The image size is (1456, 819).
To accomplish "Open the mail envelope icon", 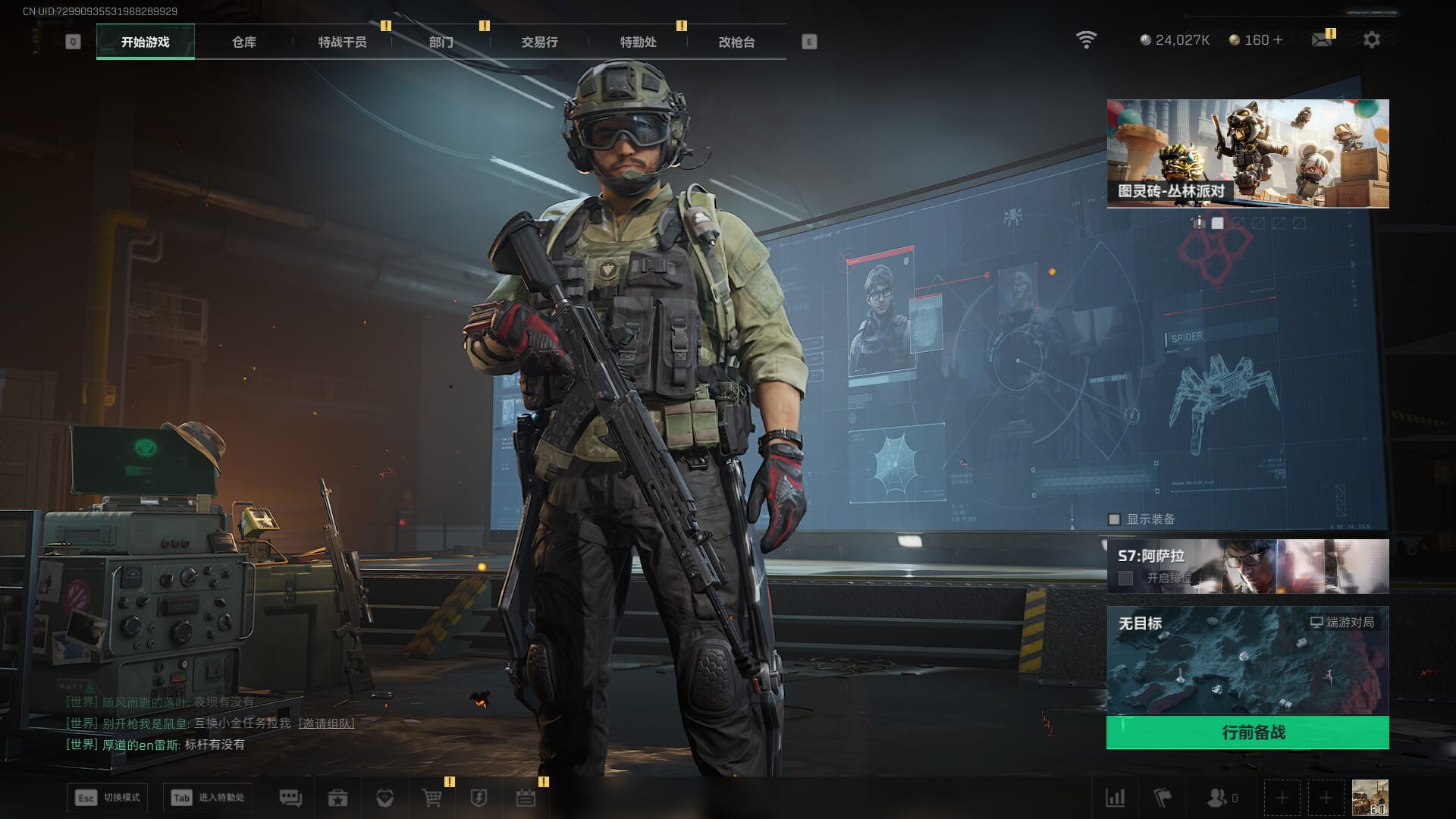I will coord(1322,40).
